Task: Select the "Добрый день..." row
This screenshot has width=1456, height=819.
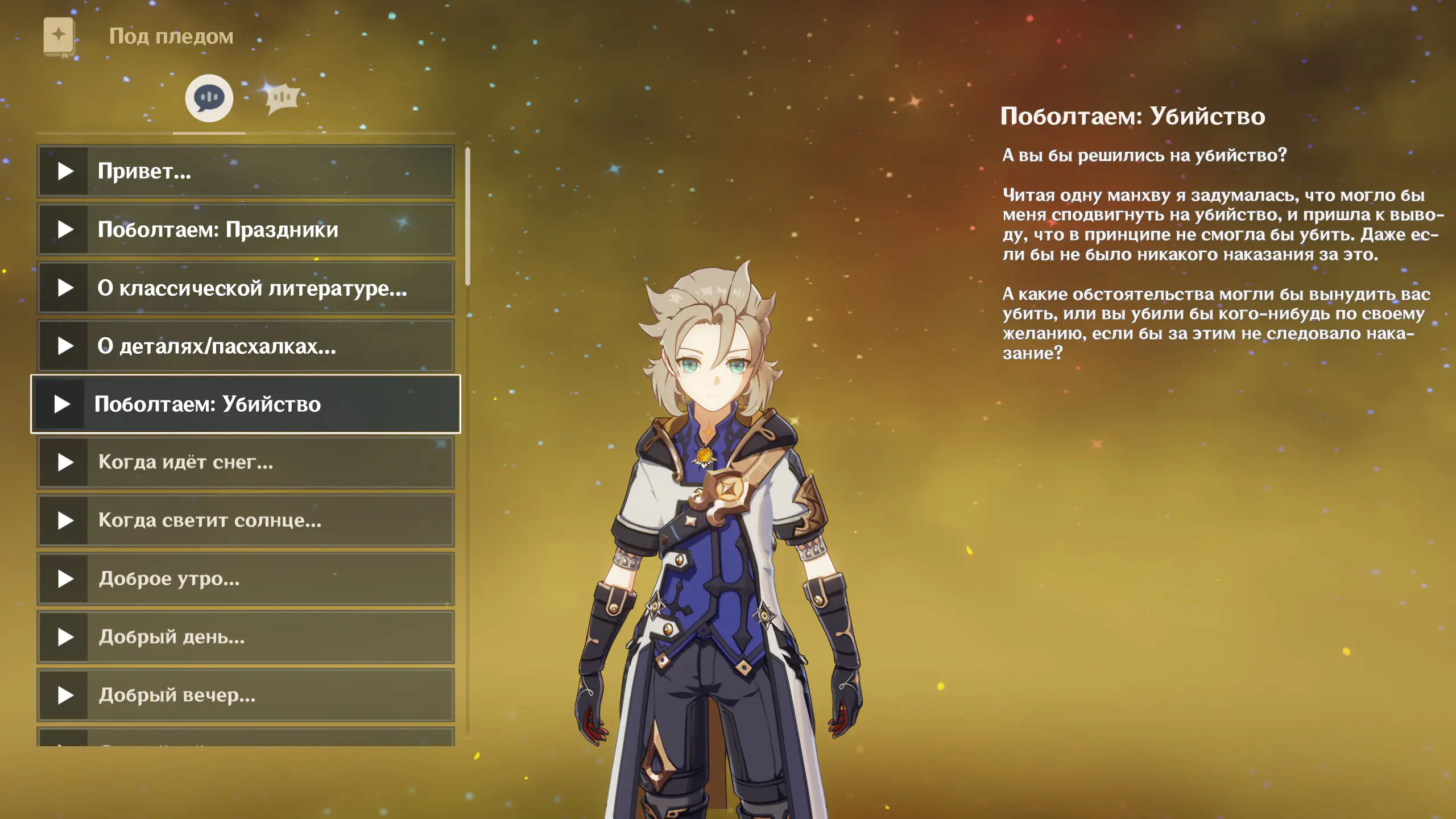Action: [246, 637]
